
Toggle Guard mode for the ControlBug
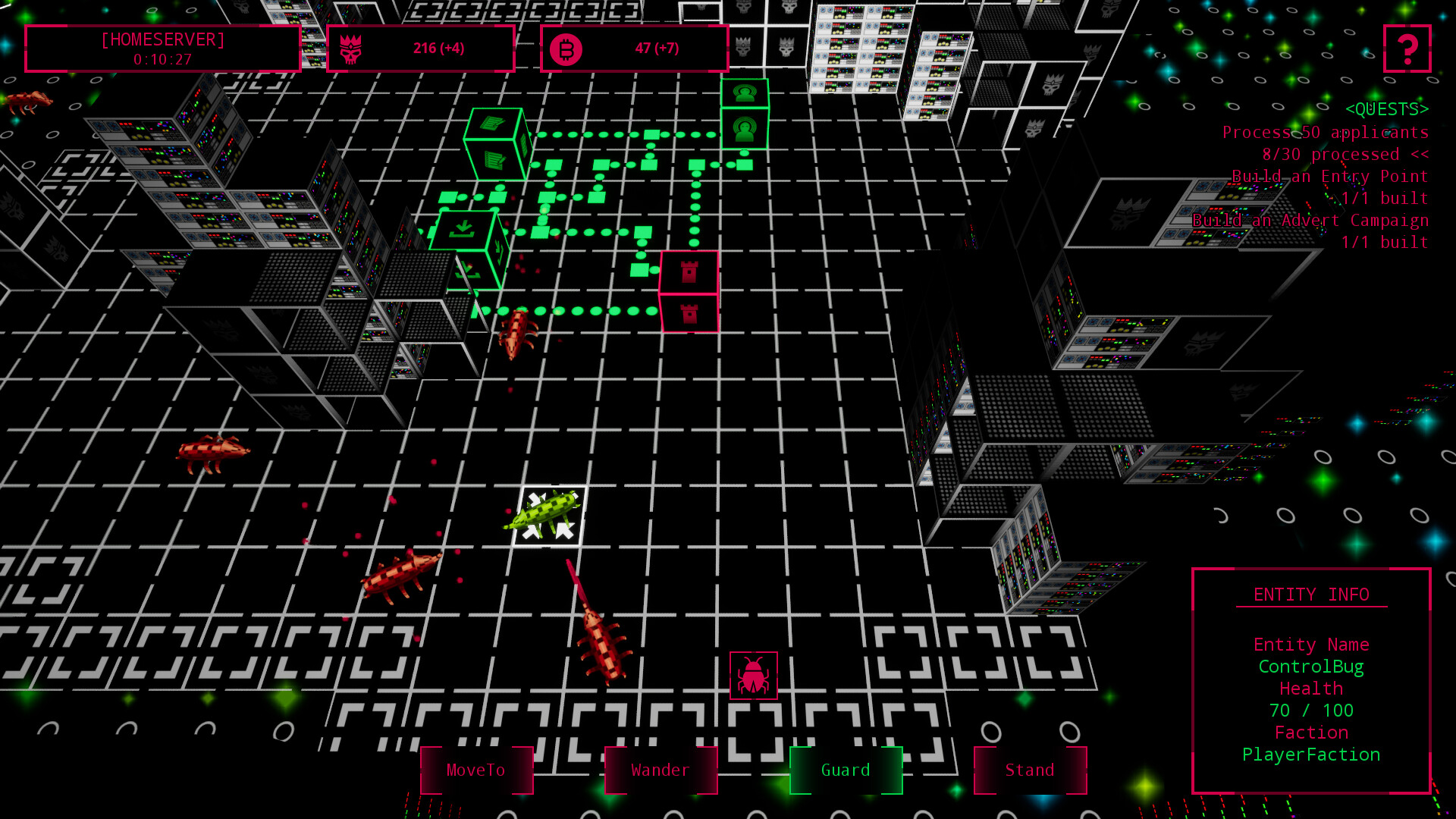845,770
